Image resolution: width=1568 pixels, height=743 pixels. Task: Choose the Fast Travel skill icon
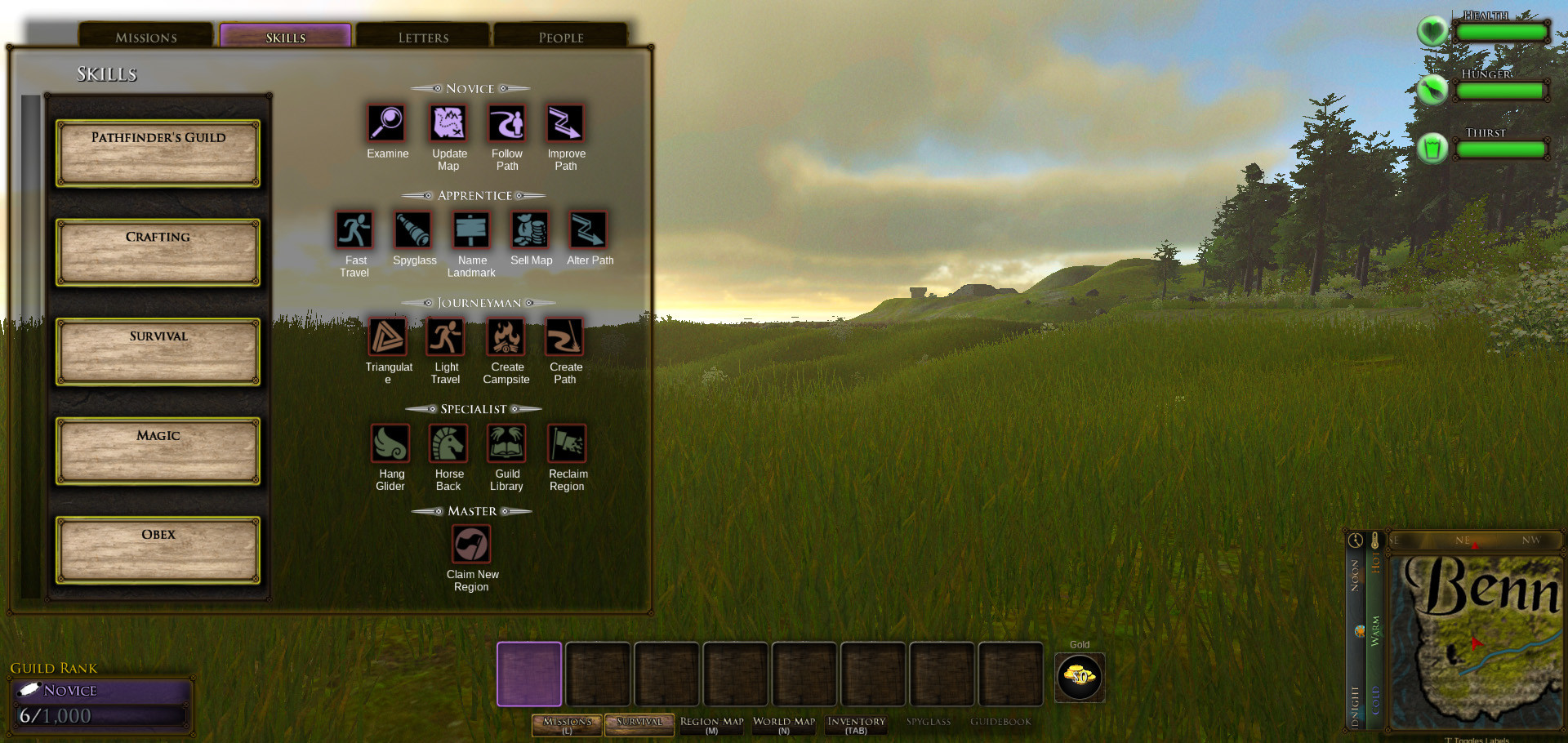click(x=354, y=230)
